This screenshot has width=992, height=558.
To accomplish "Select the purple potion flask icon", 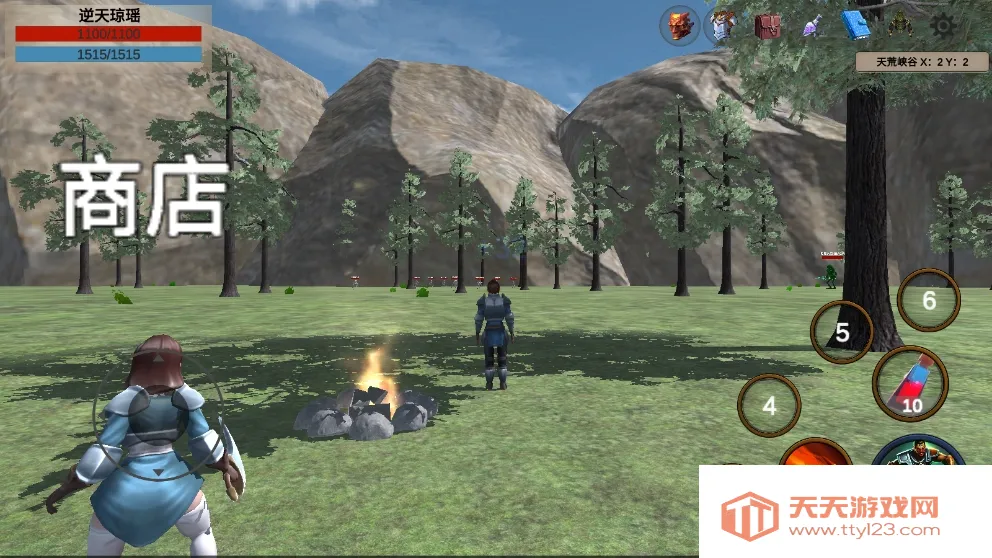I will 811,26.
